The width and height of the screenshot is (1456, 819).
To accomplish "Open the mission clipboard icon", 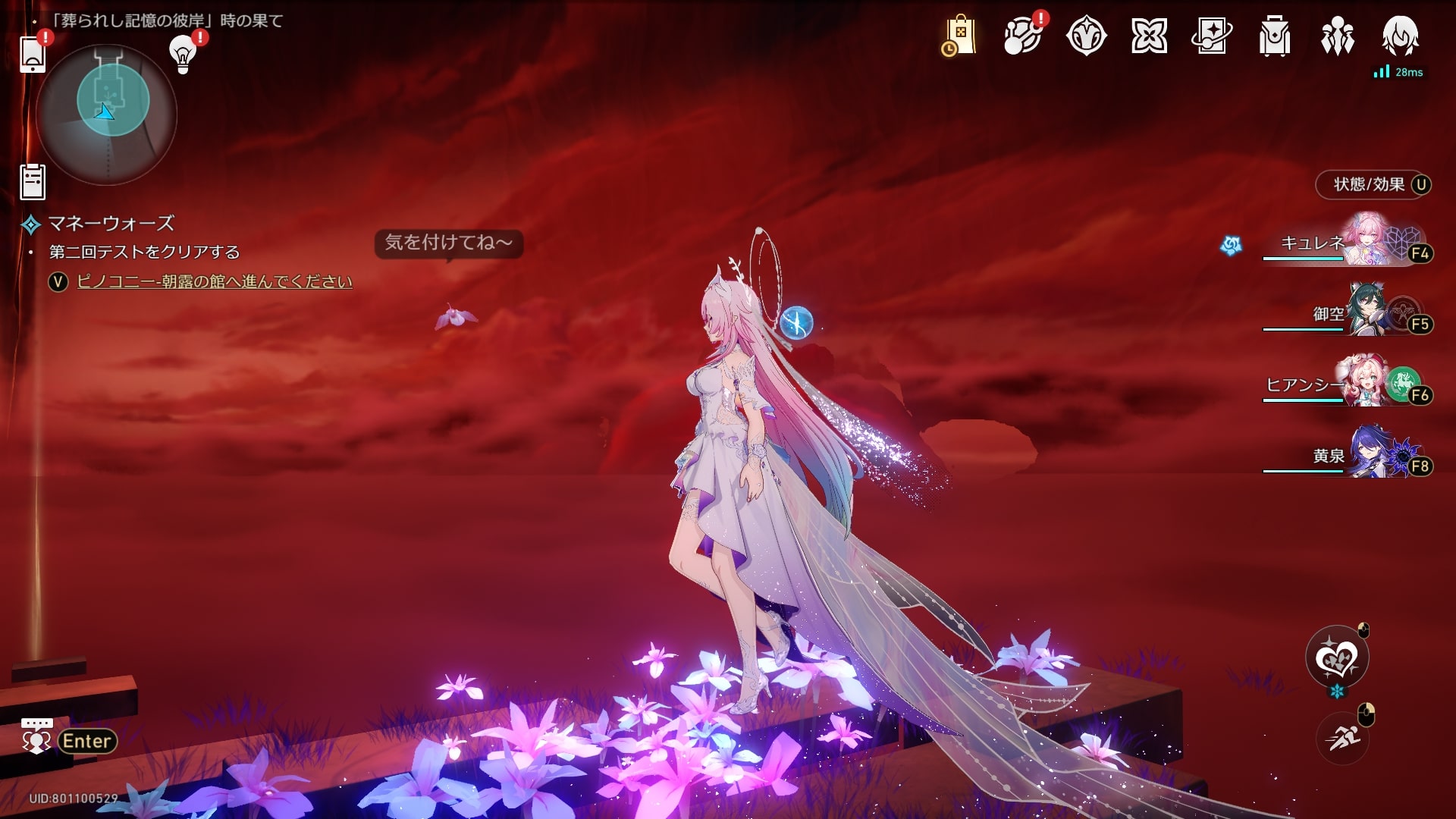I will pyautogui.click(x=33, y=182).
